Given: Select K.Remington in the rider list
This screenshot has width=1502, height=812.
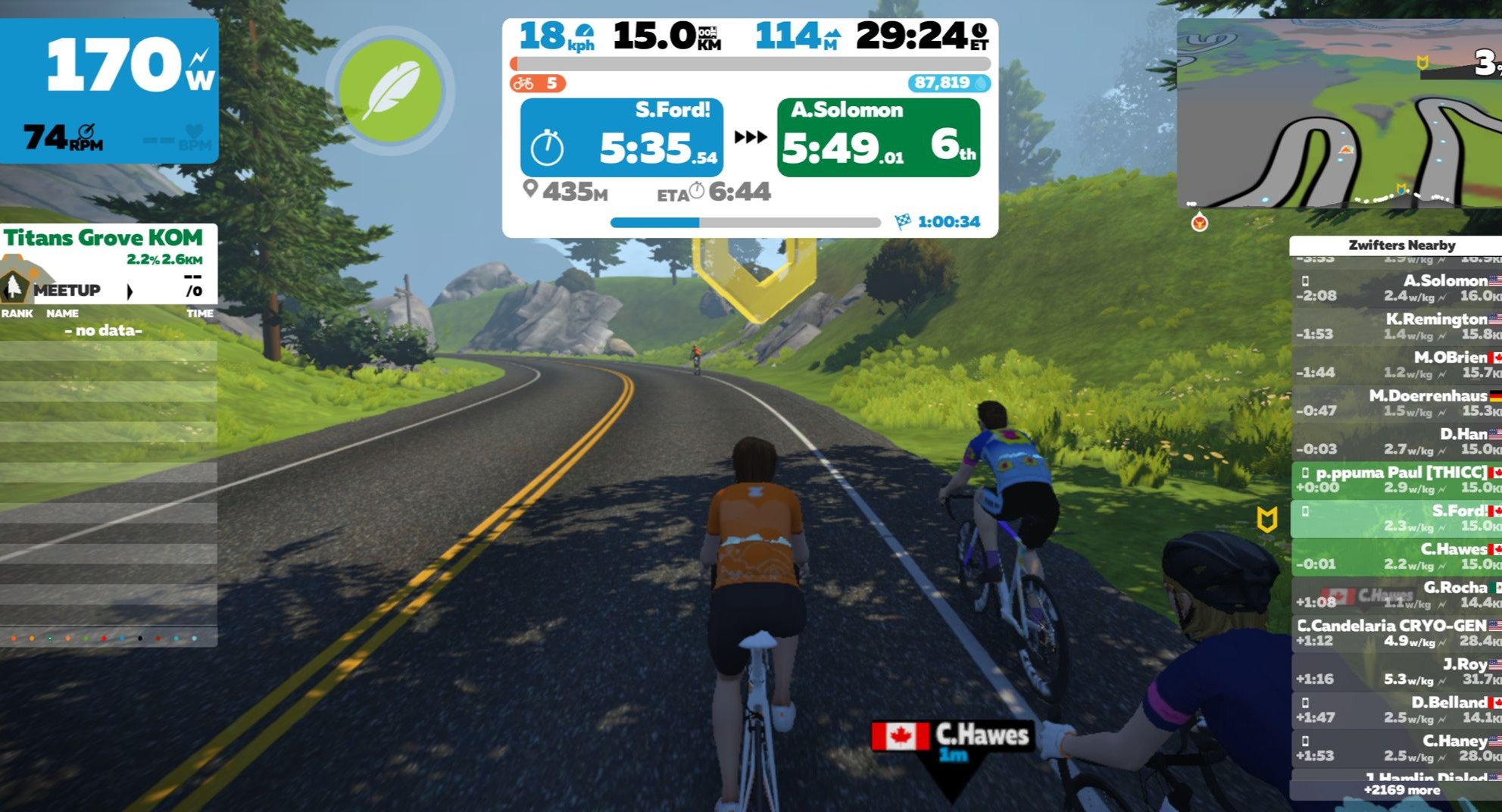Looking at the screenshot, I should pos(1396,326).
